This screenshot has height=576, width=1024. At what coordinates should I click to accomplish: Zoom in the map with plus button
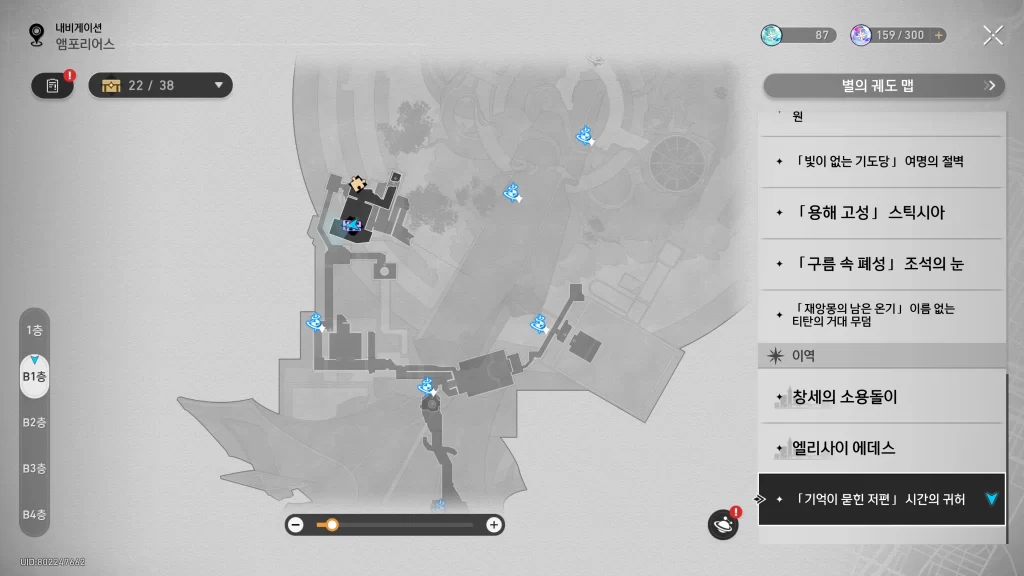click(493, 524)
